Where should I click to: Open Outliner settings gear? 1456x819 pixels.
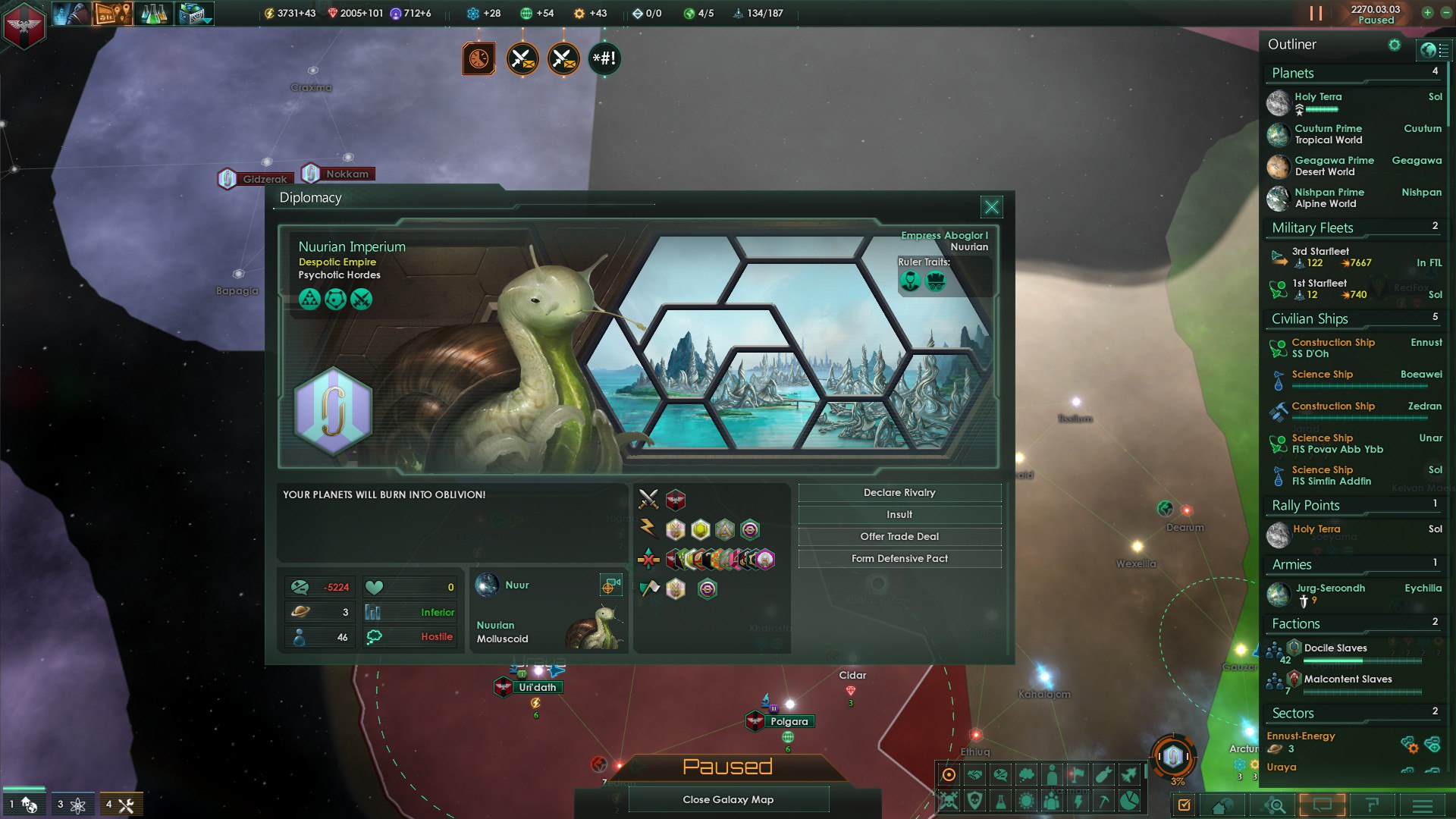pos(1395,45)
